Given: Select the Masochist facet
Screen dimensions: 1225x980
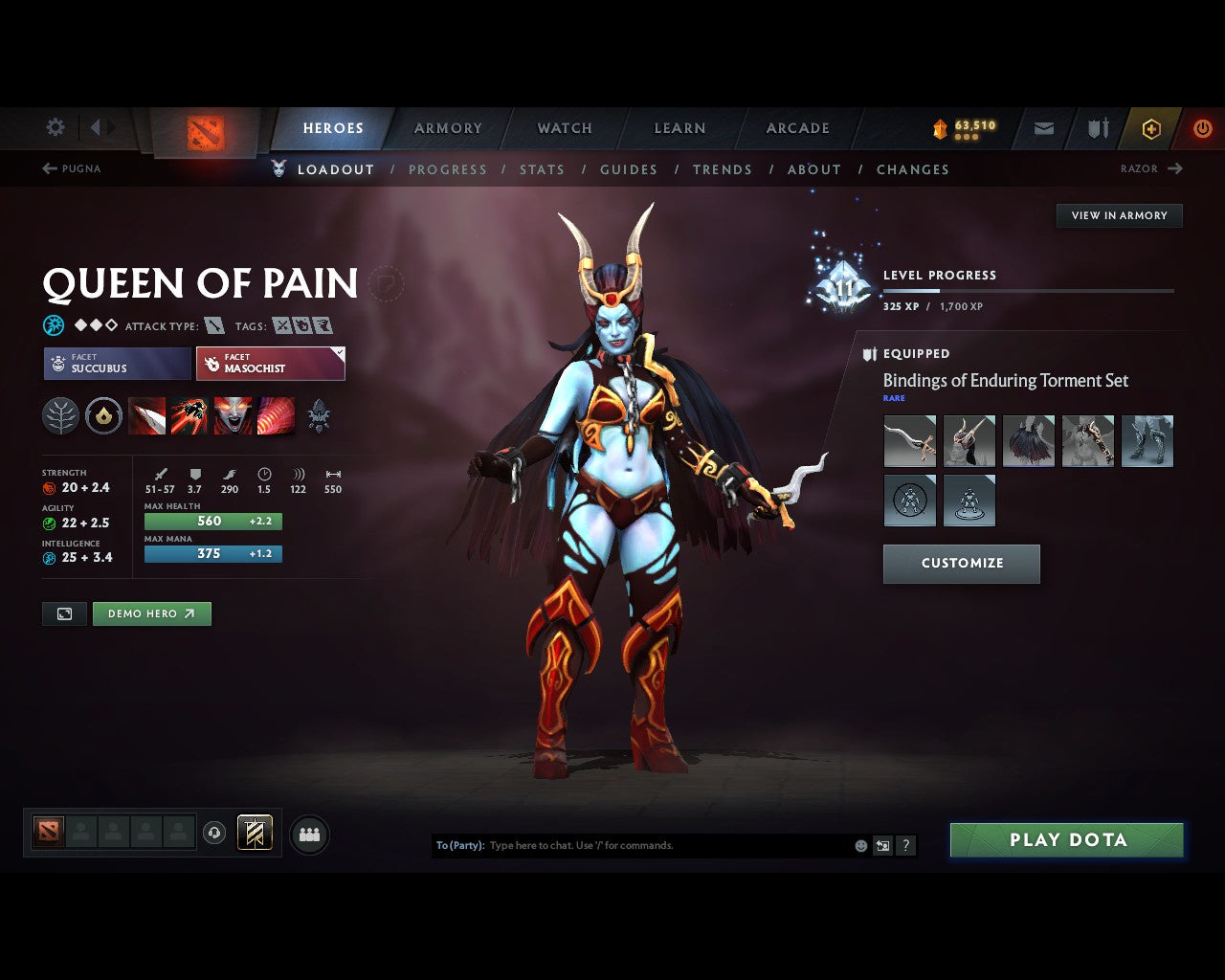Looking at the screenshot, I should coord(271,364).
